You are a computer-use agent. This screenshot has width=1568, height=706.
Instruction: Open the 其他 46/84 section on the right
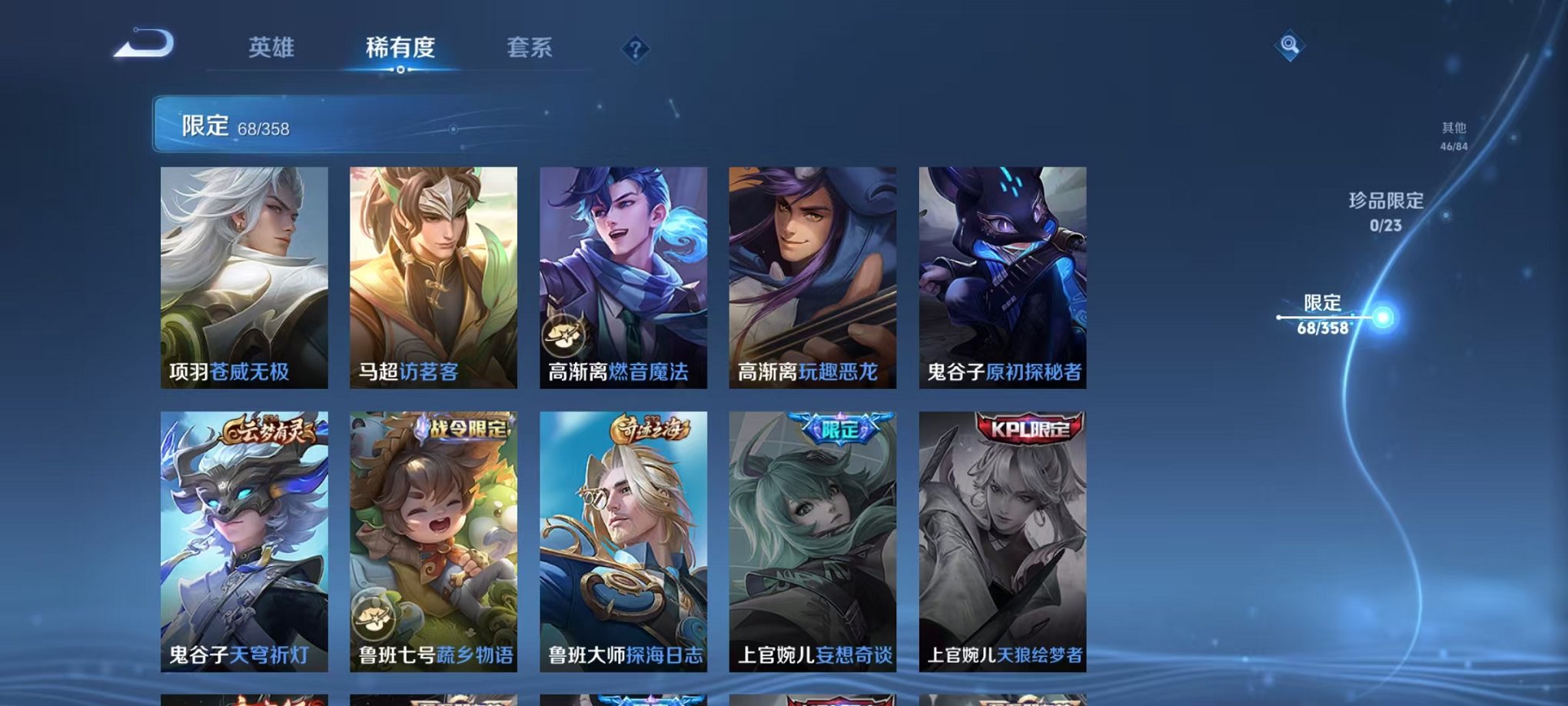tap(1453, 137)
